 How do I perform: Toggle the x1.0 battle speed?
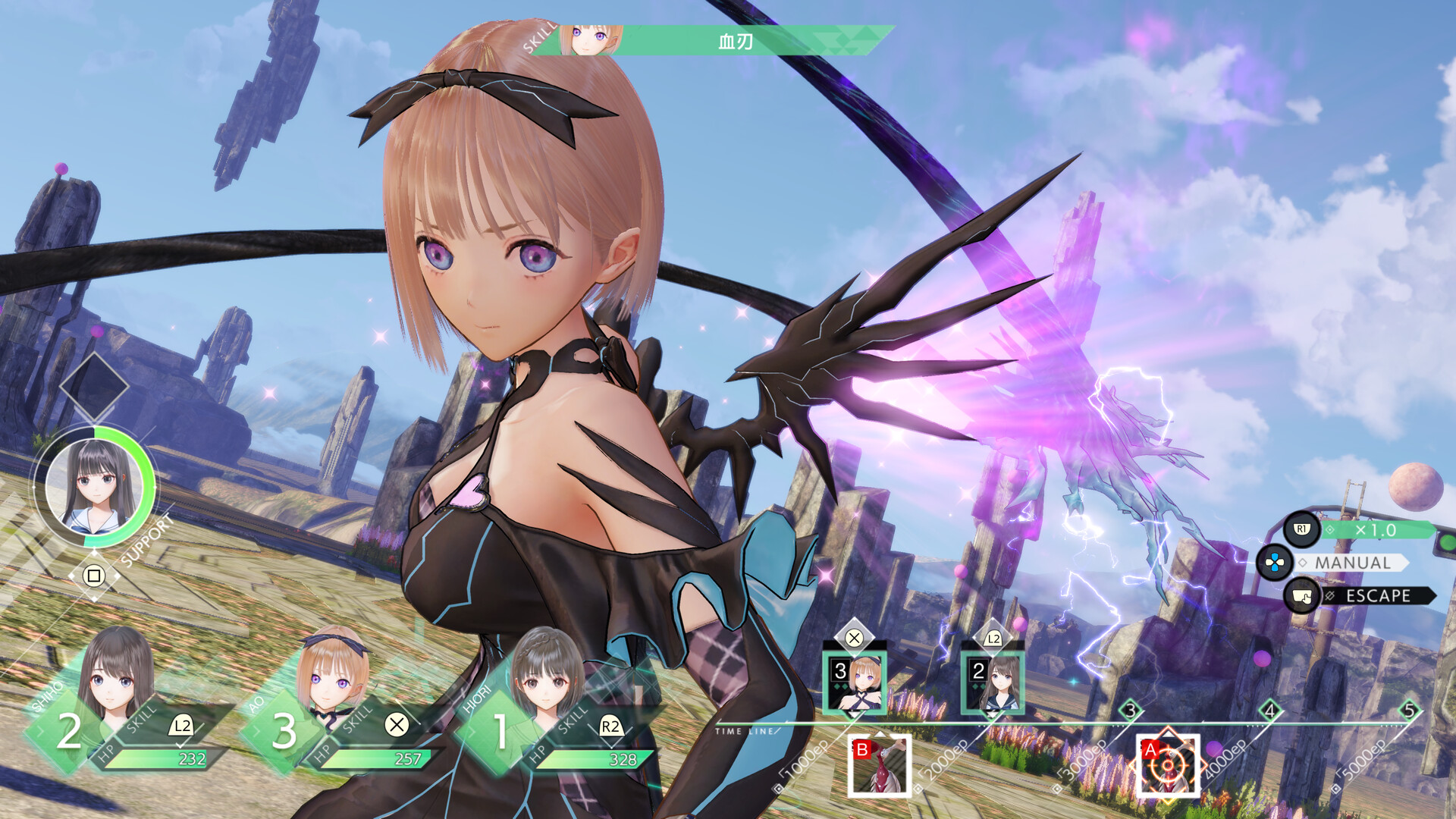click(1376, 530)
